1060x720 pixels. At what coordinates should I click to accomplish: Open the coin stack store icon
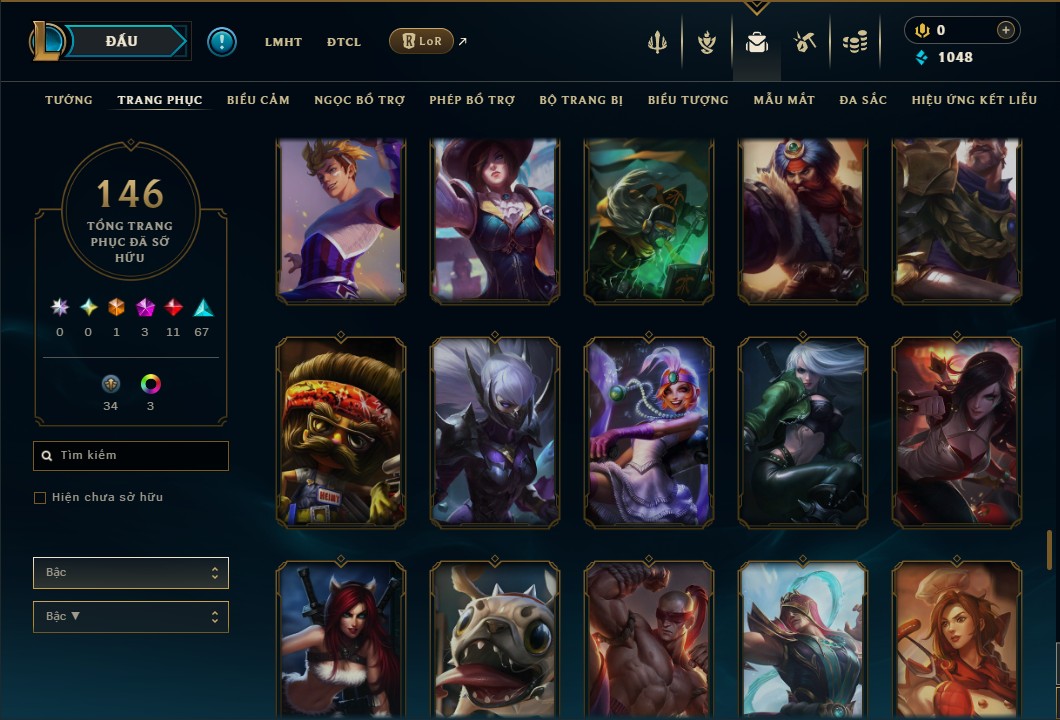(x=854, y=42)
